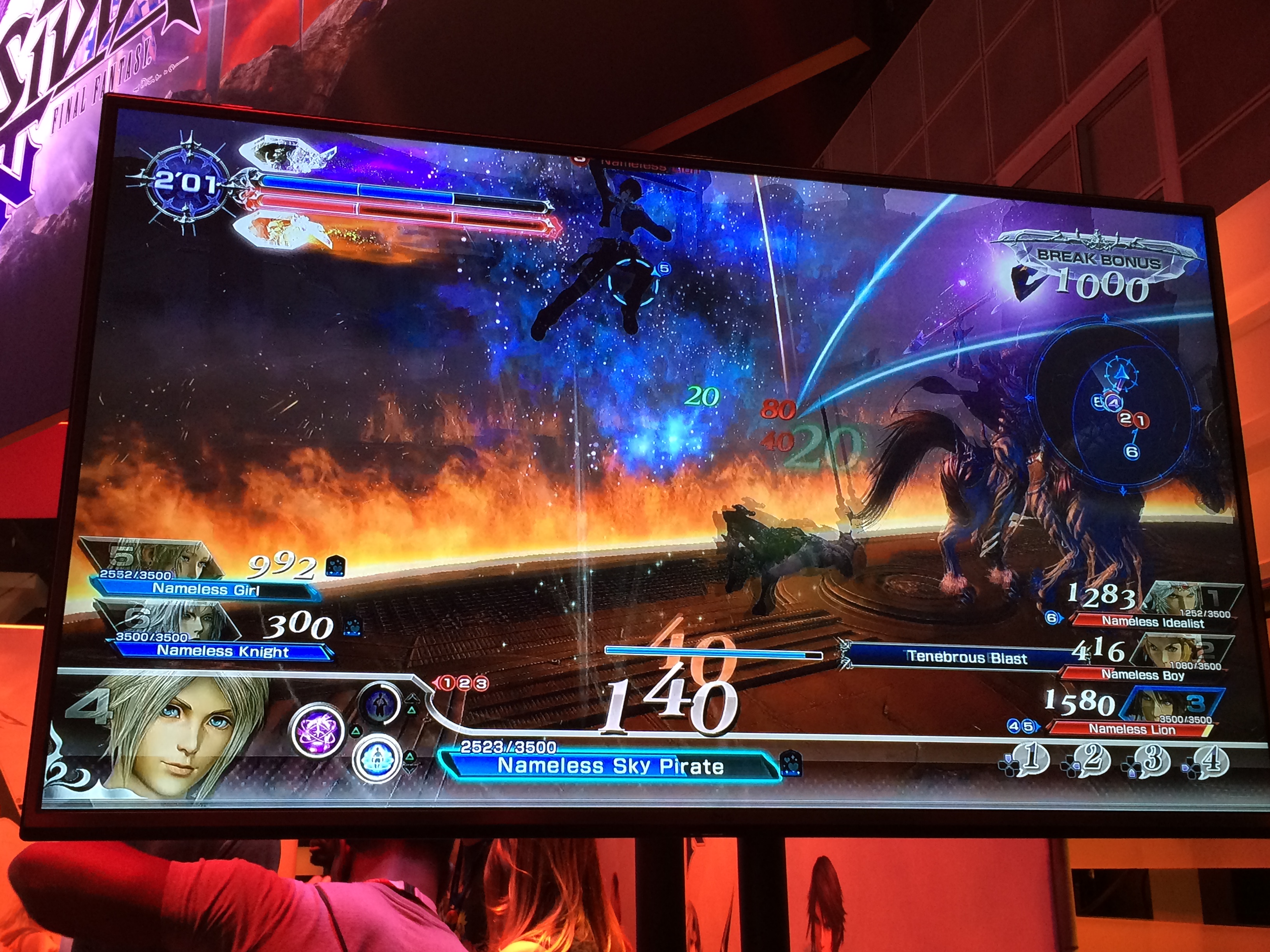1270x952 pixels.
Task: Activate the light-blue glowing figure skill icon
Action: coord(377,759)
